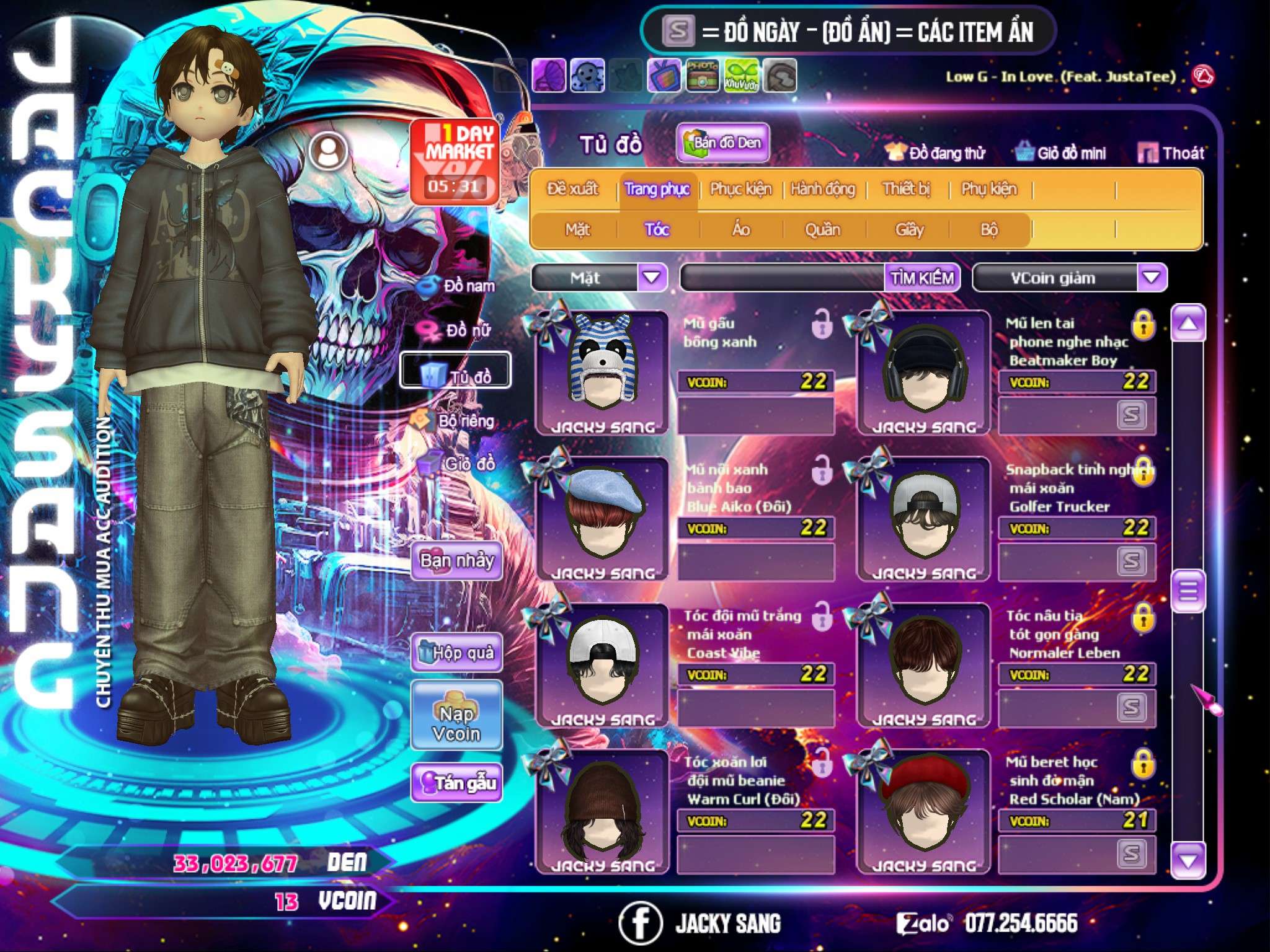The image size is (1270, 952).
Task: Open the Hộp quà gift box
Action: click(x=456, y=653)
